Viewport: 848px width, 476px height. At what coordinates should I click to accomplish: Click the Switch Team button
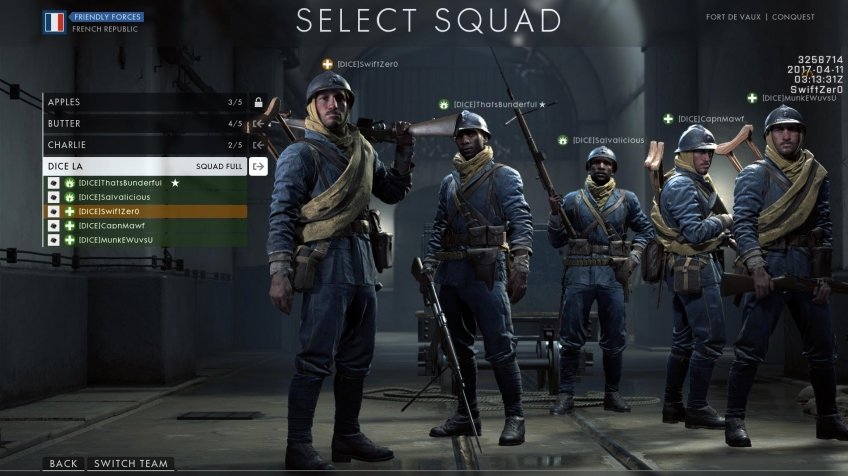coord(130,464)
